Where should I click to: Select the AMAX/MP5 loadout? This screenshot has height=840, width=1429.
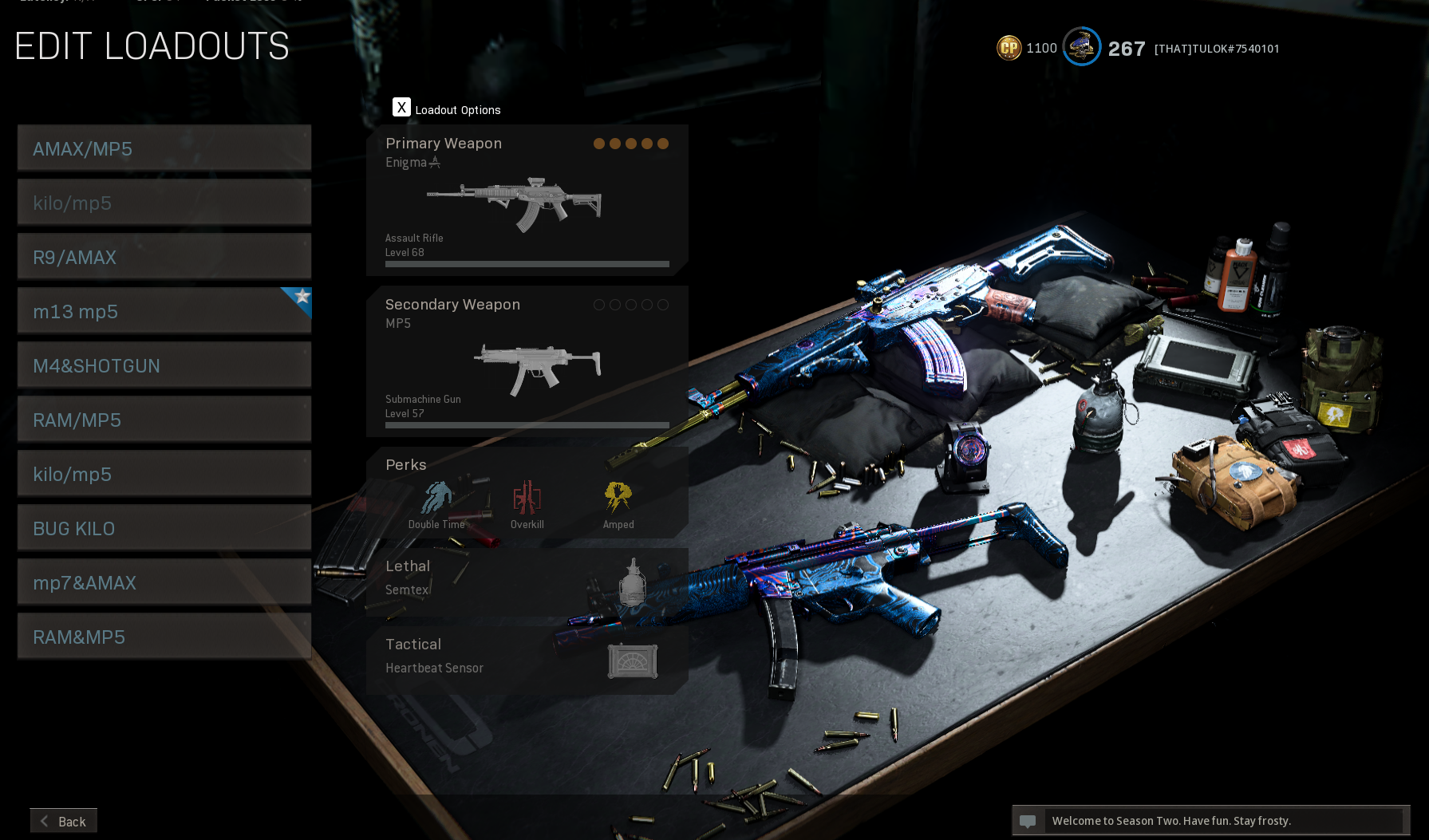(x=164, y=148)
